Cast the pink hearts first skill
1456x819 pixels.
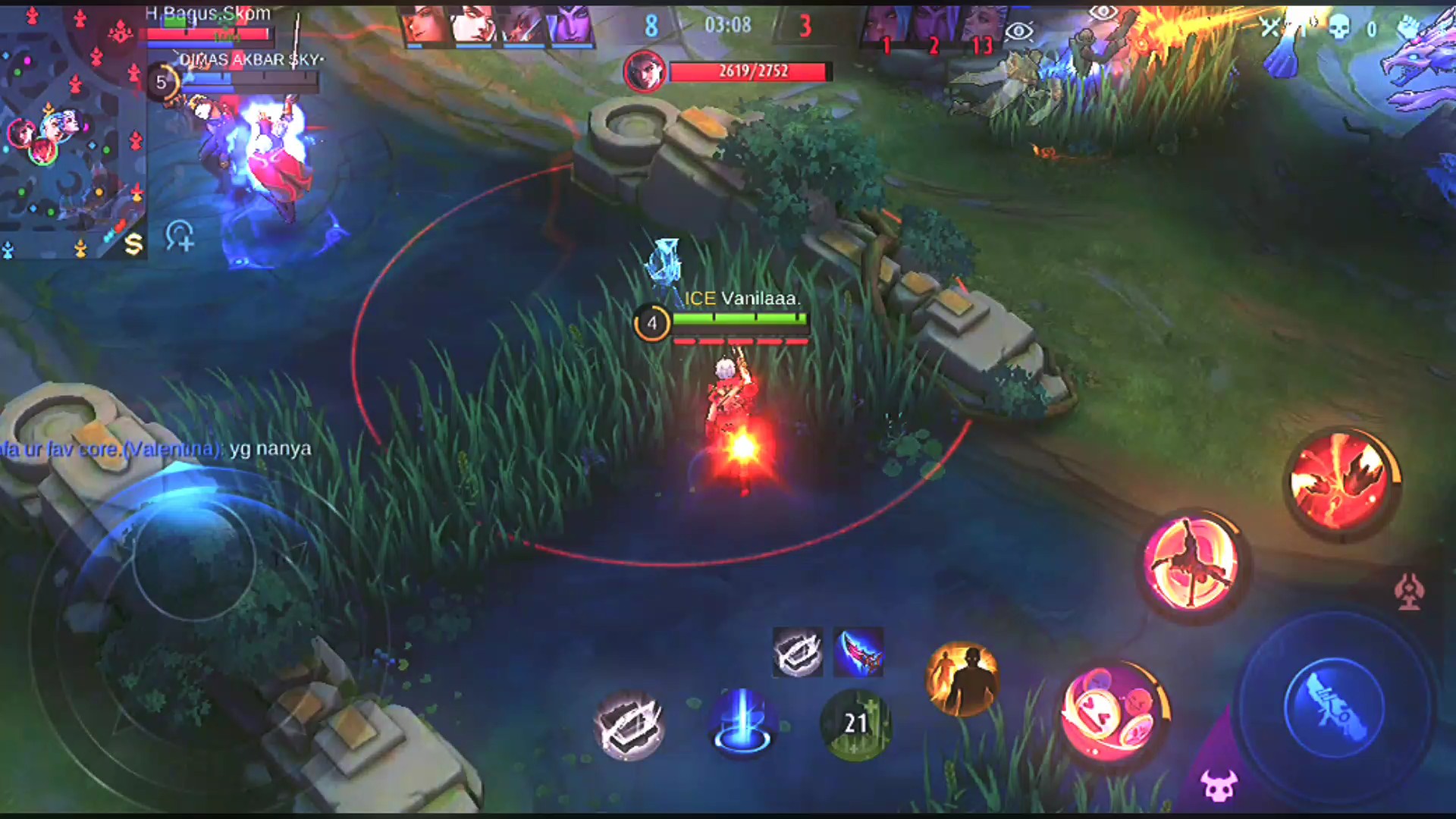tap(1112, 714)
